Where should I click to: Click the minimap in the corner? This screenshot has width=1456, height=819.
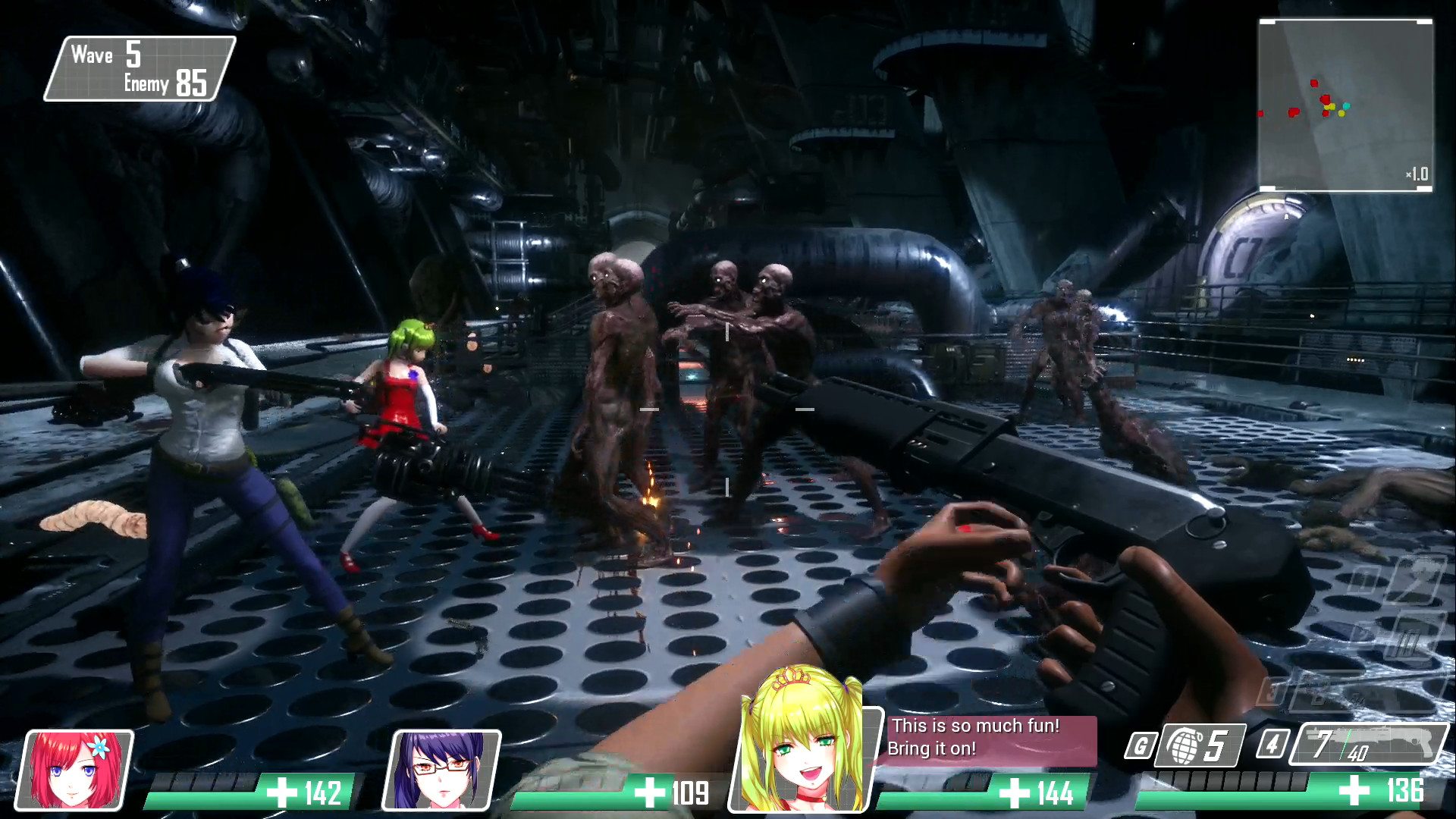[x=1345, y=105]
